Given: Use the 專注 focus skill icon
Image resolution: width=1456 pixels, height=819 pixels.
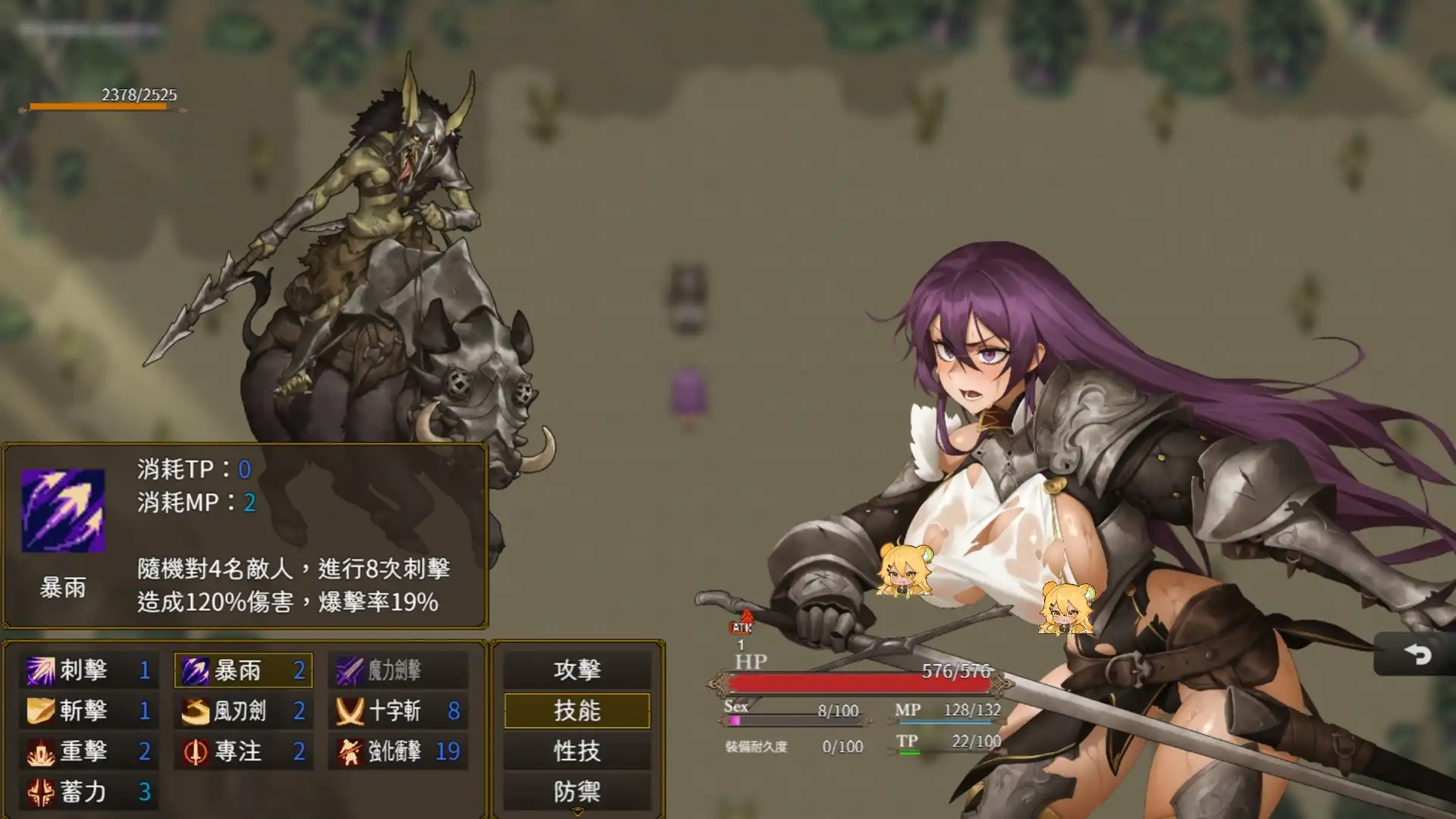Looking at the screenshot, I should (x=196, y=752).
